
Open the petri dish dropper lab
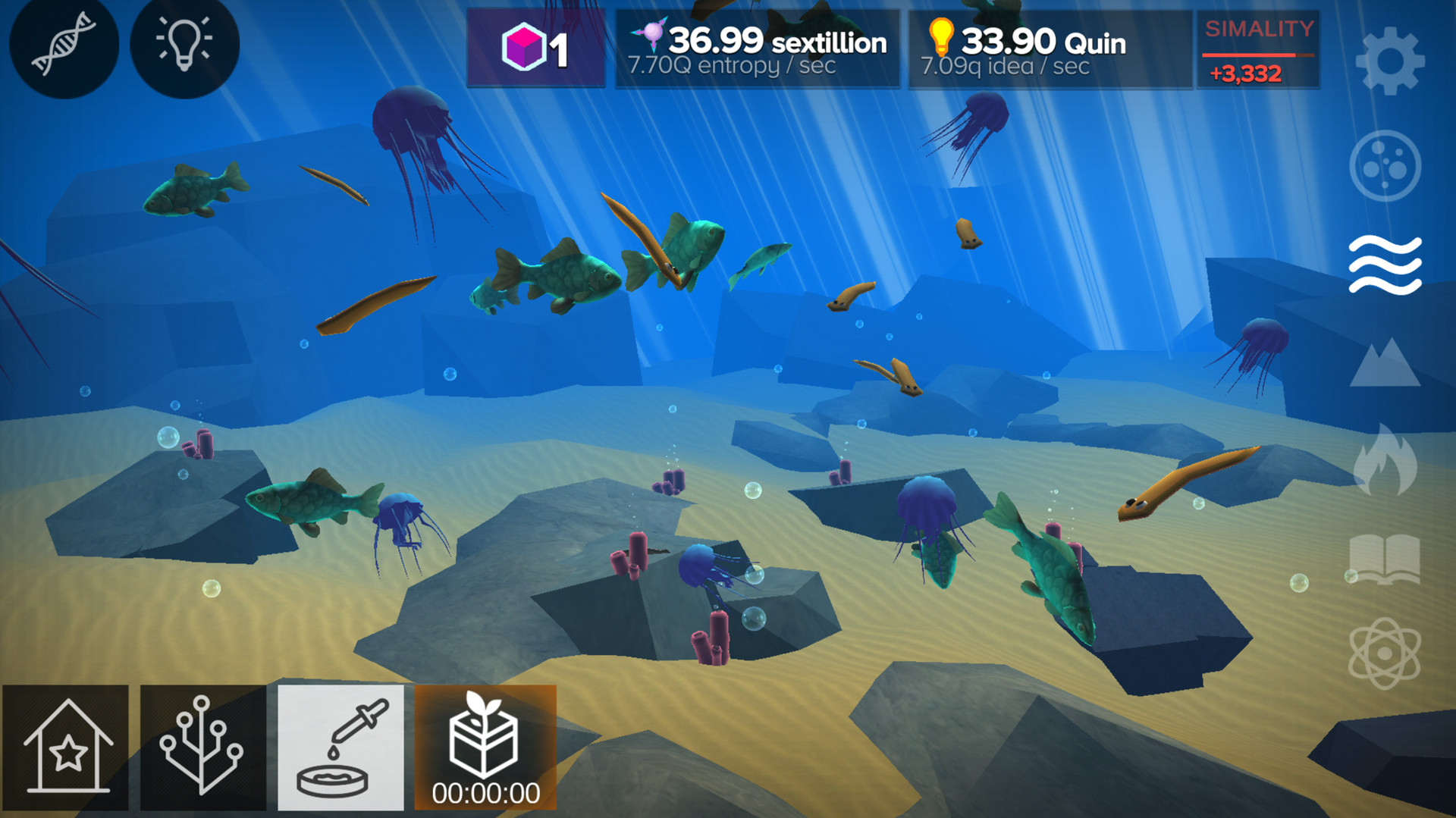click(x=340, y=747)
